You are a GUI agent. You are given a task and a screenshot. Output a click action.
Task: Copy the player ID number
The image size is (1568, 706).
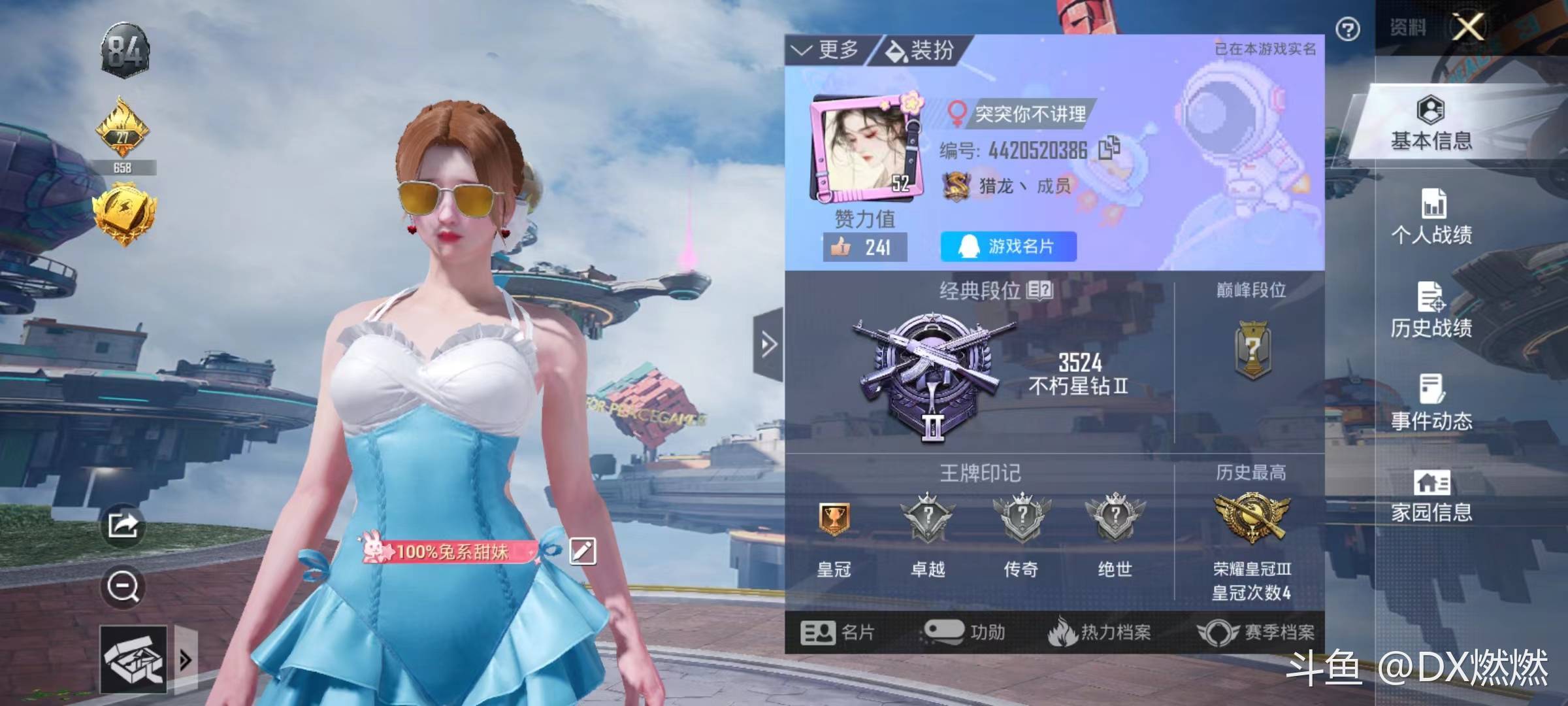1109,148
